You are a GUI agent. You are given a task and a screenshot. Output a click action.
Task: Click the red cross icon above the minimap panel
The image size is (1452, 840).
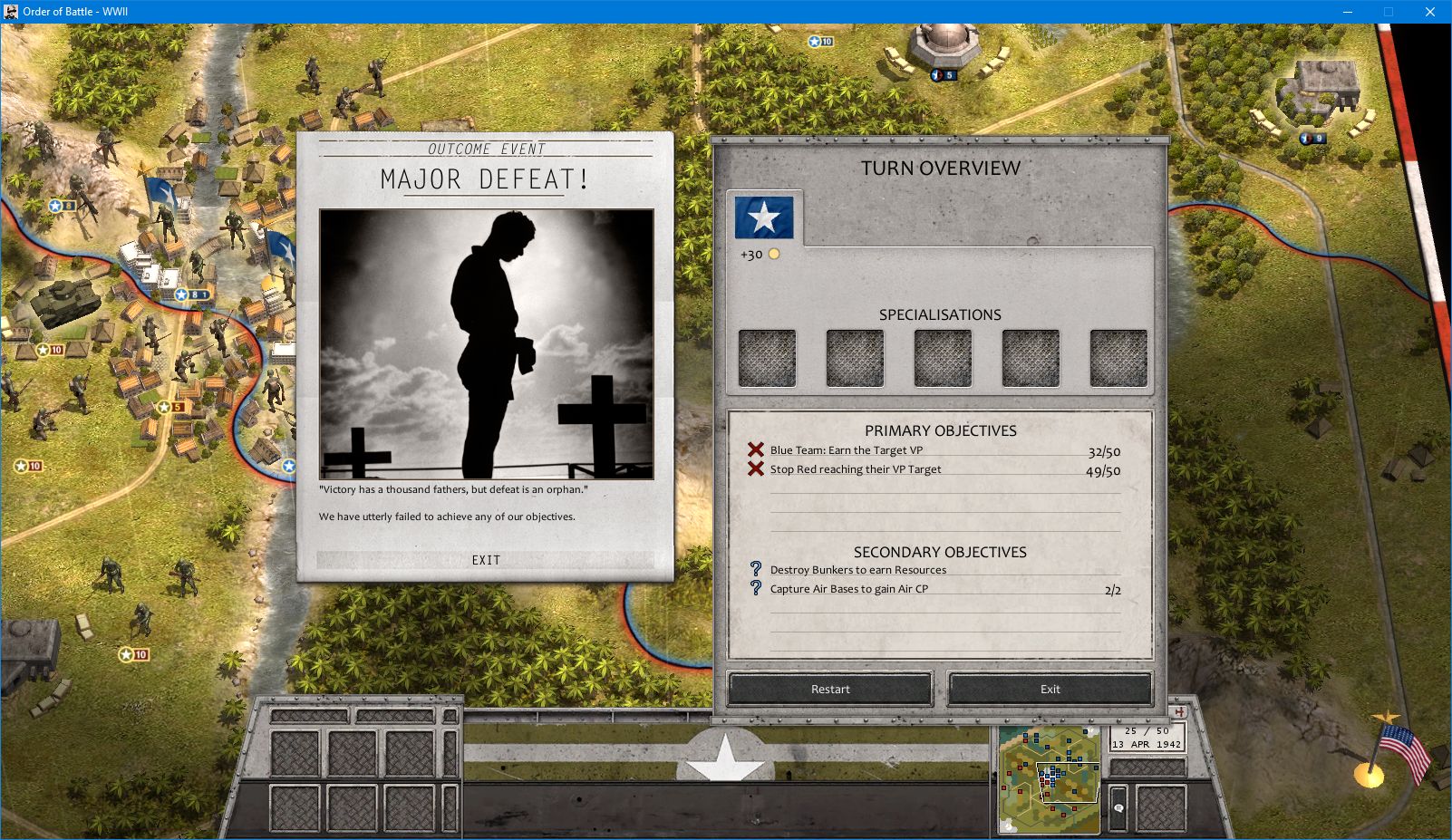click(1181, 711)
